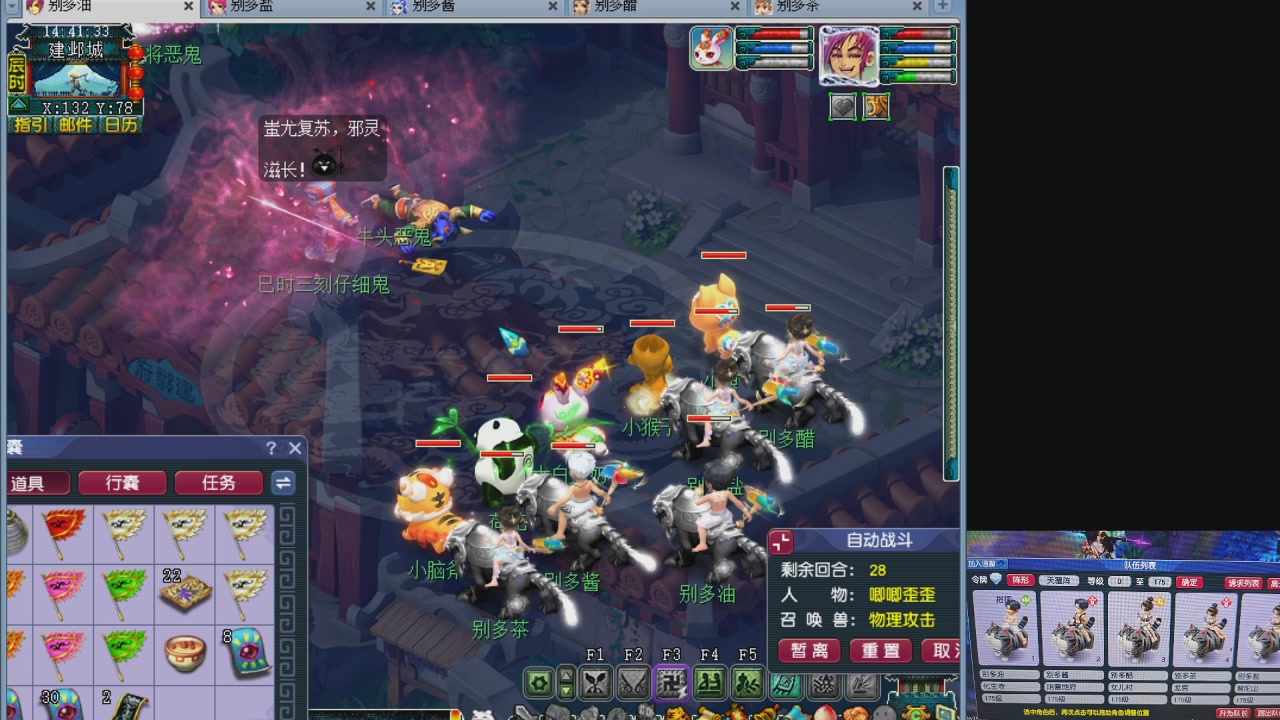Image resolution: width=1280 pixels, height=720 pixels.
Task: Open the teal trade carpet icon in toolbar
Action: [784, 684]
